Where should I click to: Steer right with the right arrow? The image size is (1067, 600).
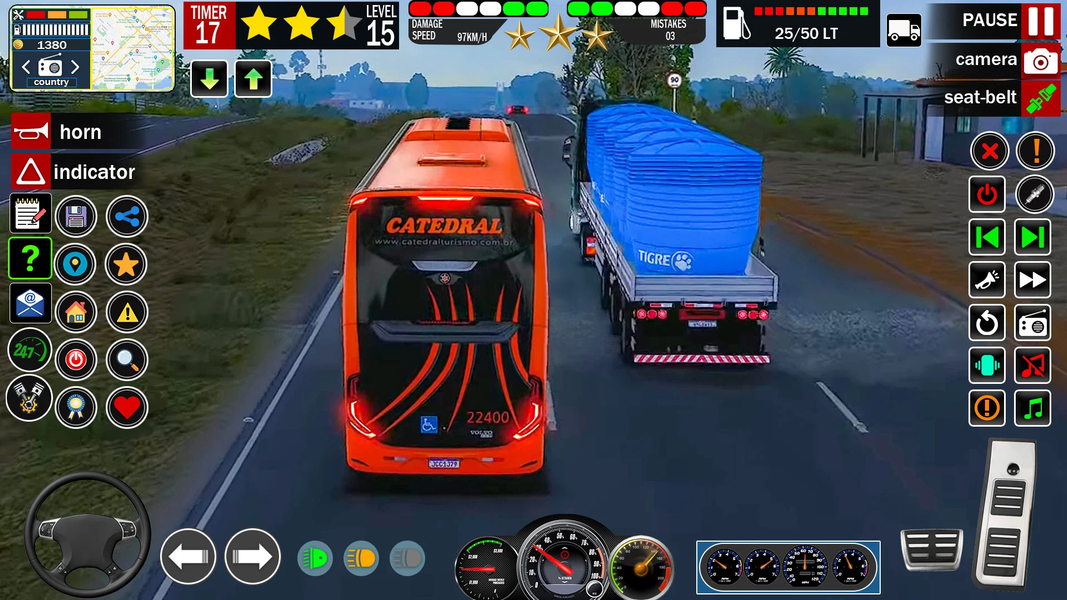click(252, 556)
